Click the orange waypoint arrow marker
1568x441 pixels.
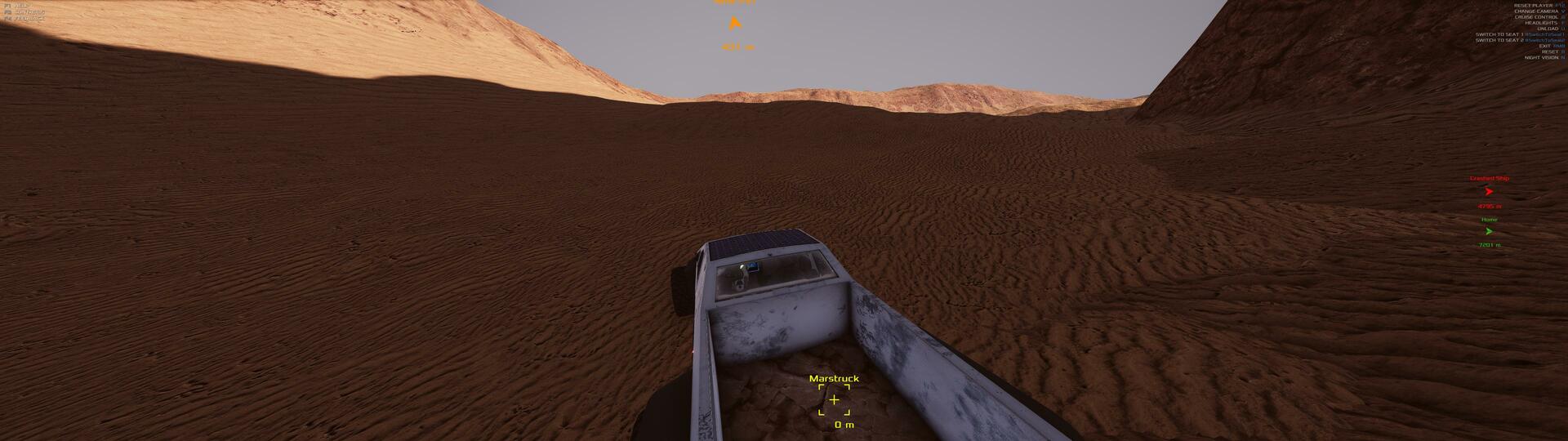[x=734, y=23]
